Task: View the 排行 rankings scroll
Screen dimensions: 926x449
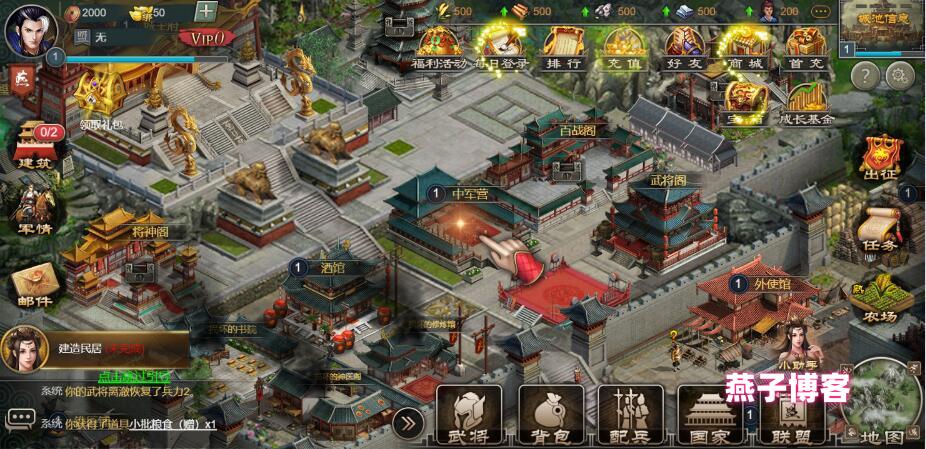Action: [x=560, y=46]
